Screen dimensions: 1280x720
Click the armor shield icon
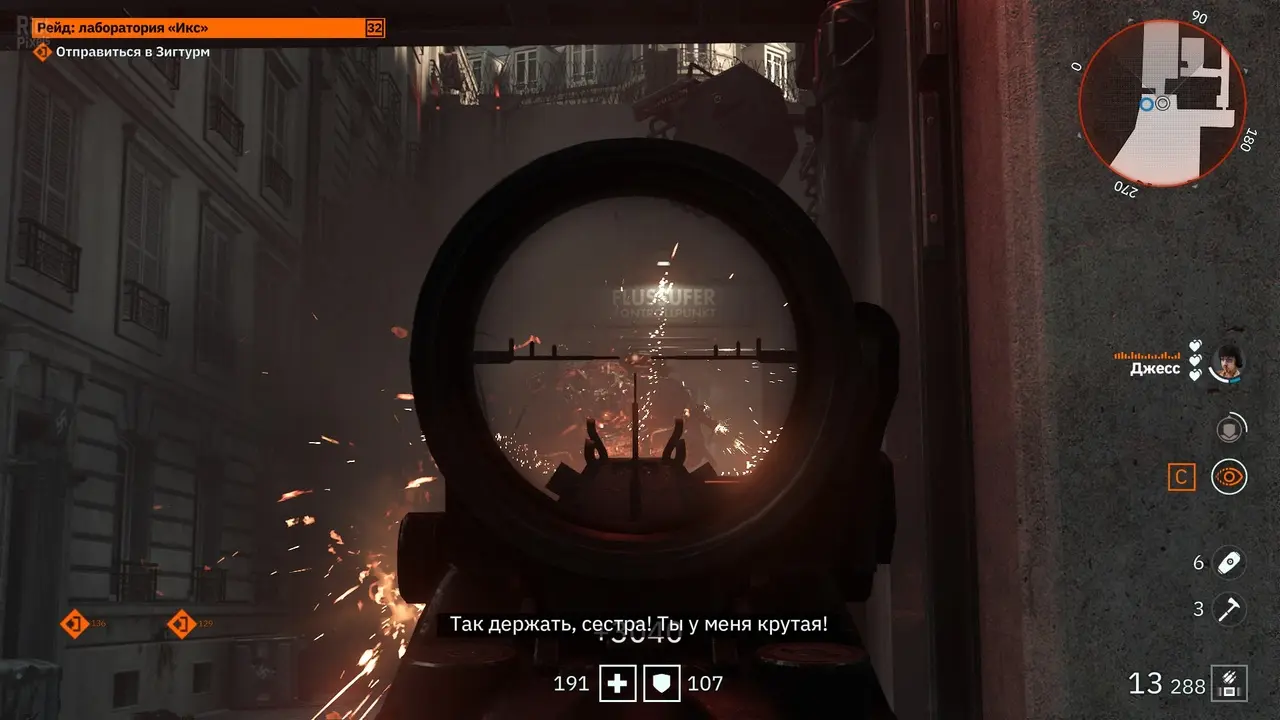661,684
